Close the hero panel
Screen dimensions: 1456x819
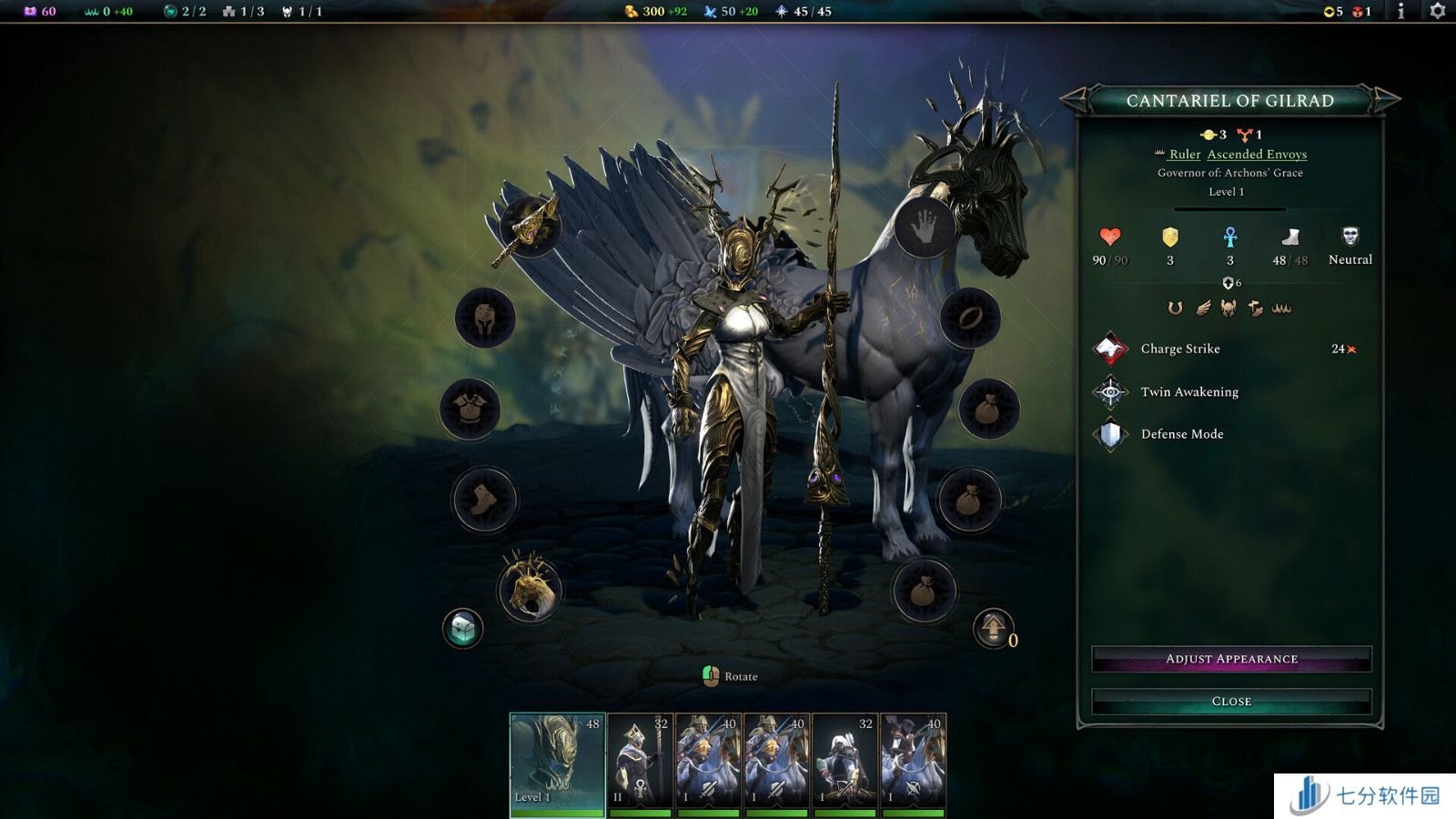pos(1231,702)
